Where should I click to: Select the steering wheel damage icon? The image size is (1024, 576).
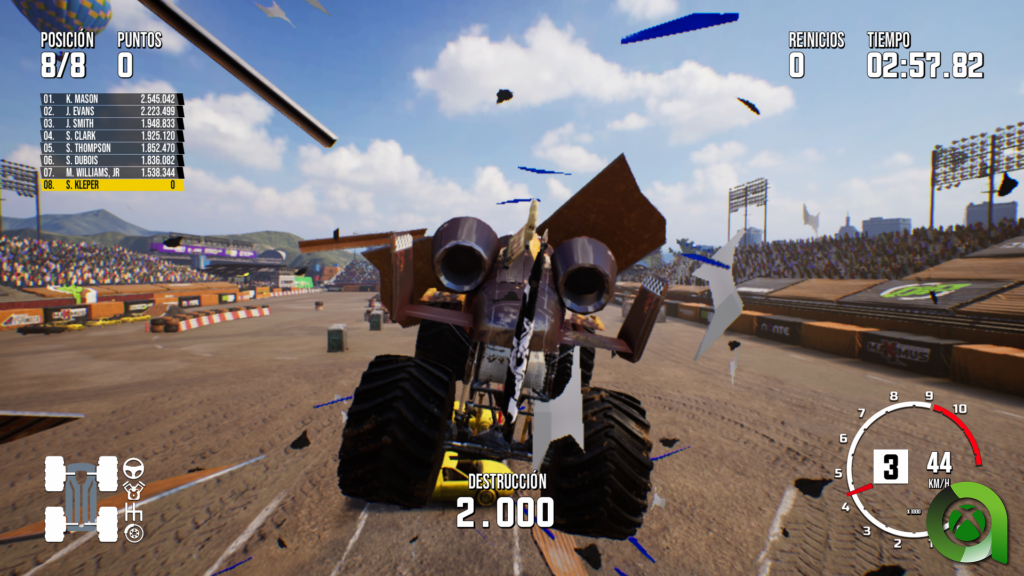click(133, 468)
